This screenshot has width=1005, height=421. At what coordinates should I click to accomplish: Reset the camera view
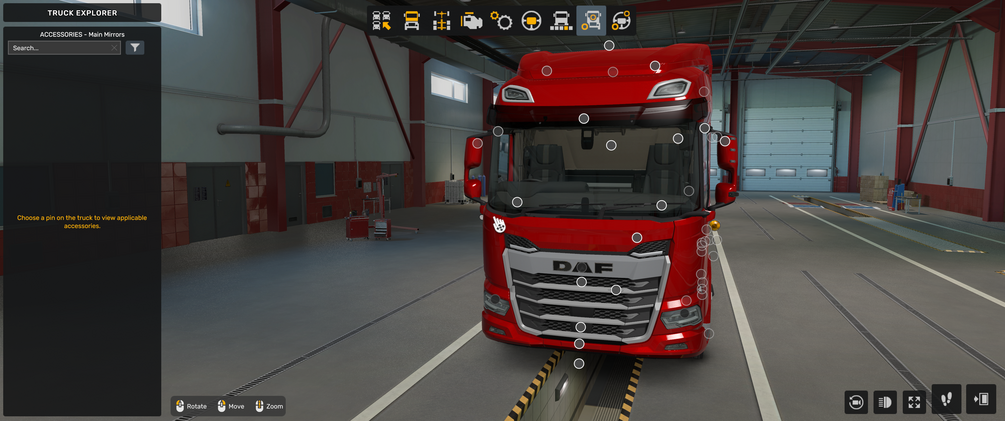point(856,401)
